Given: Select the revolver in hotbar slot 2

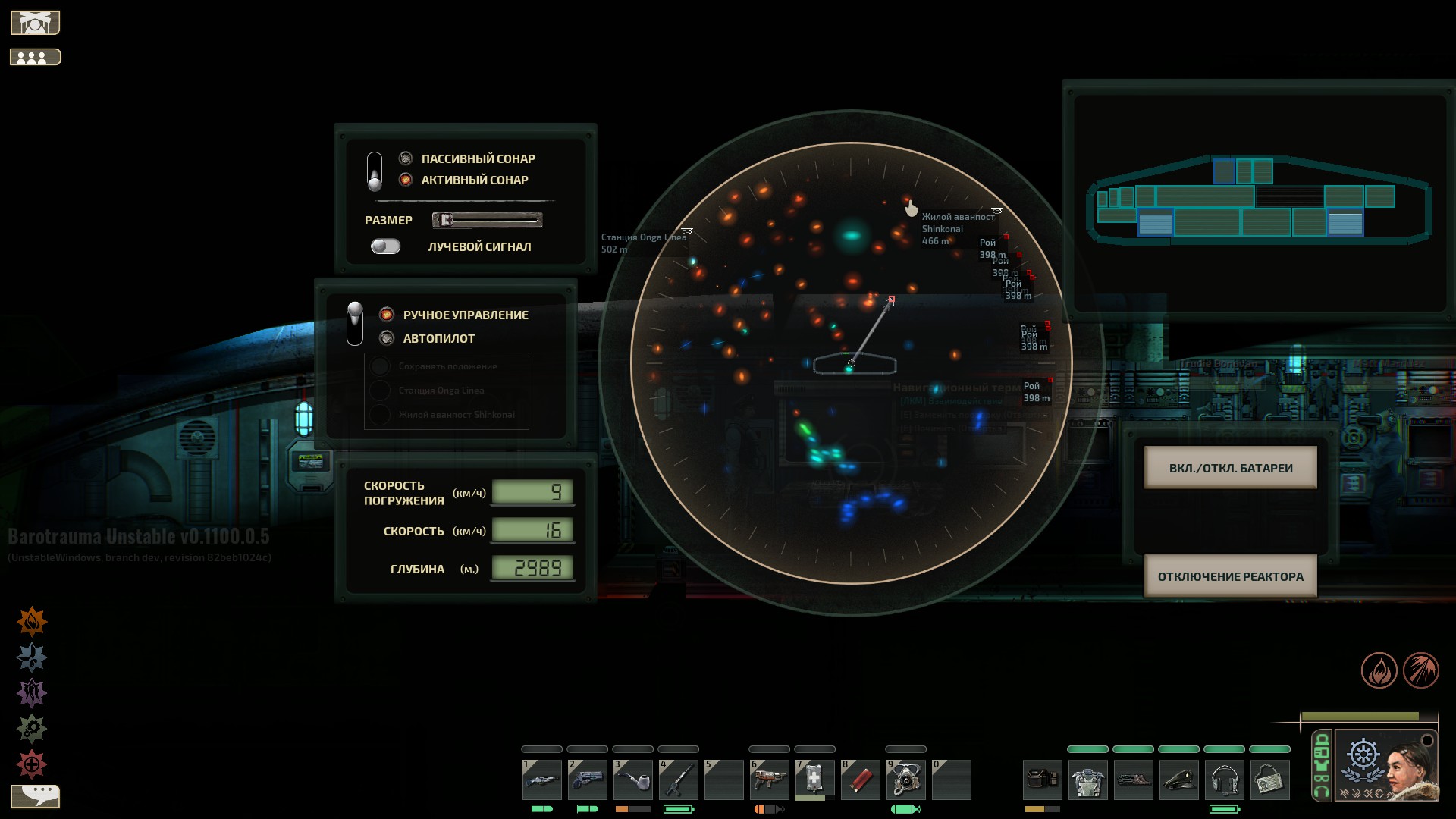Looking at the screenshot, I should pyautogui.click(x=588, y=779).
